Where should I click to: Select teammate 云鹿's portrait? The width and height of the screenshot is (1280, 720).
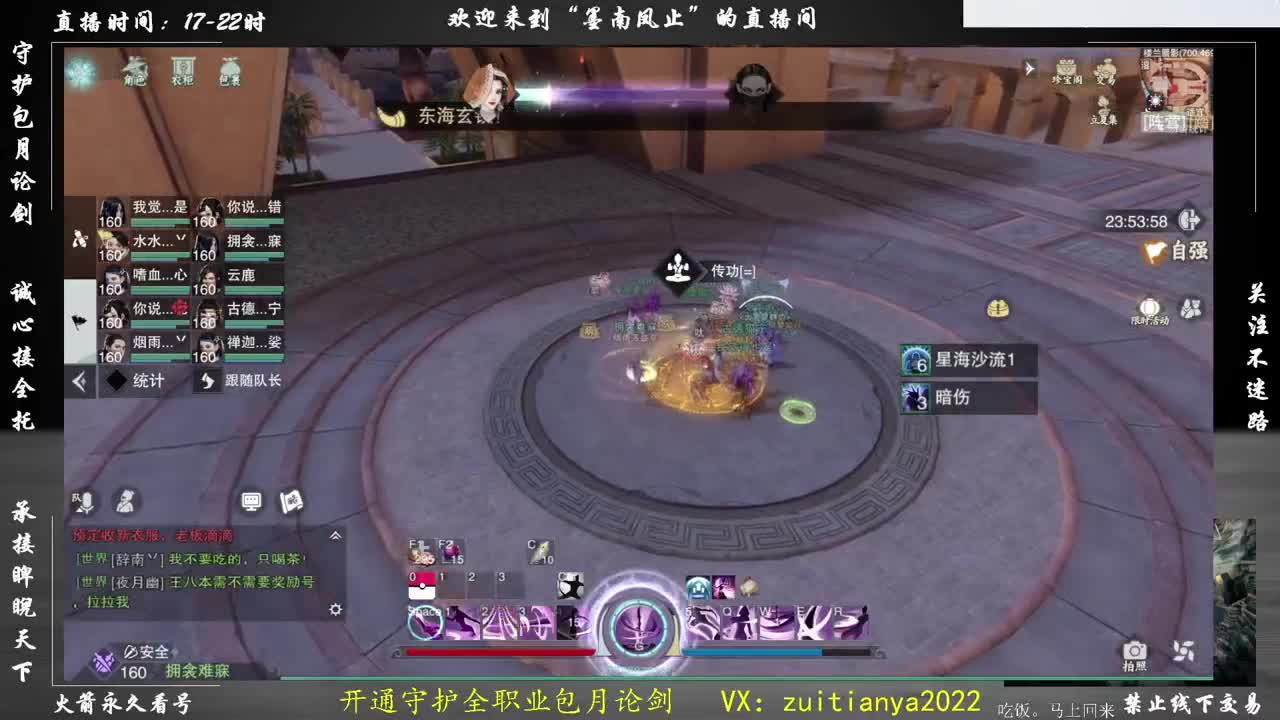click(x=207, y=278)
